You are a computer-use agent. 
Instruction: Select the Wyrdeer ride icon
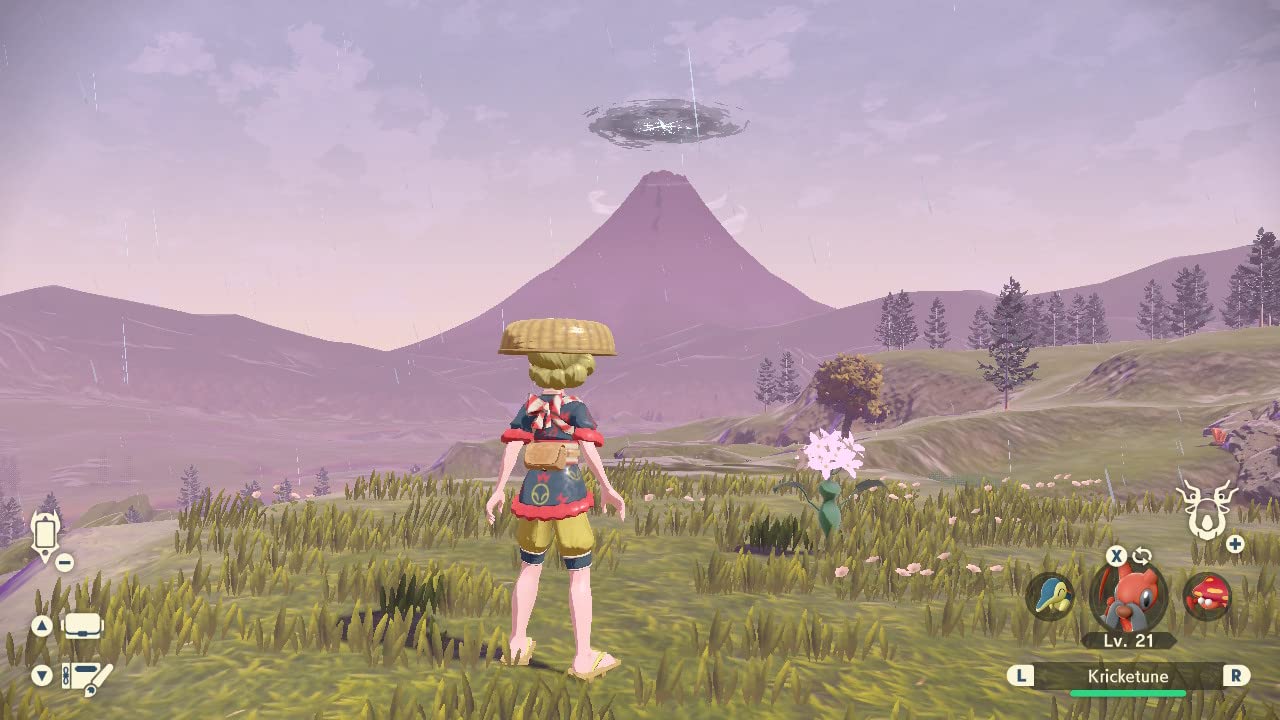1207,508
